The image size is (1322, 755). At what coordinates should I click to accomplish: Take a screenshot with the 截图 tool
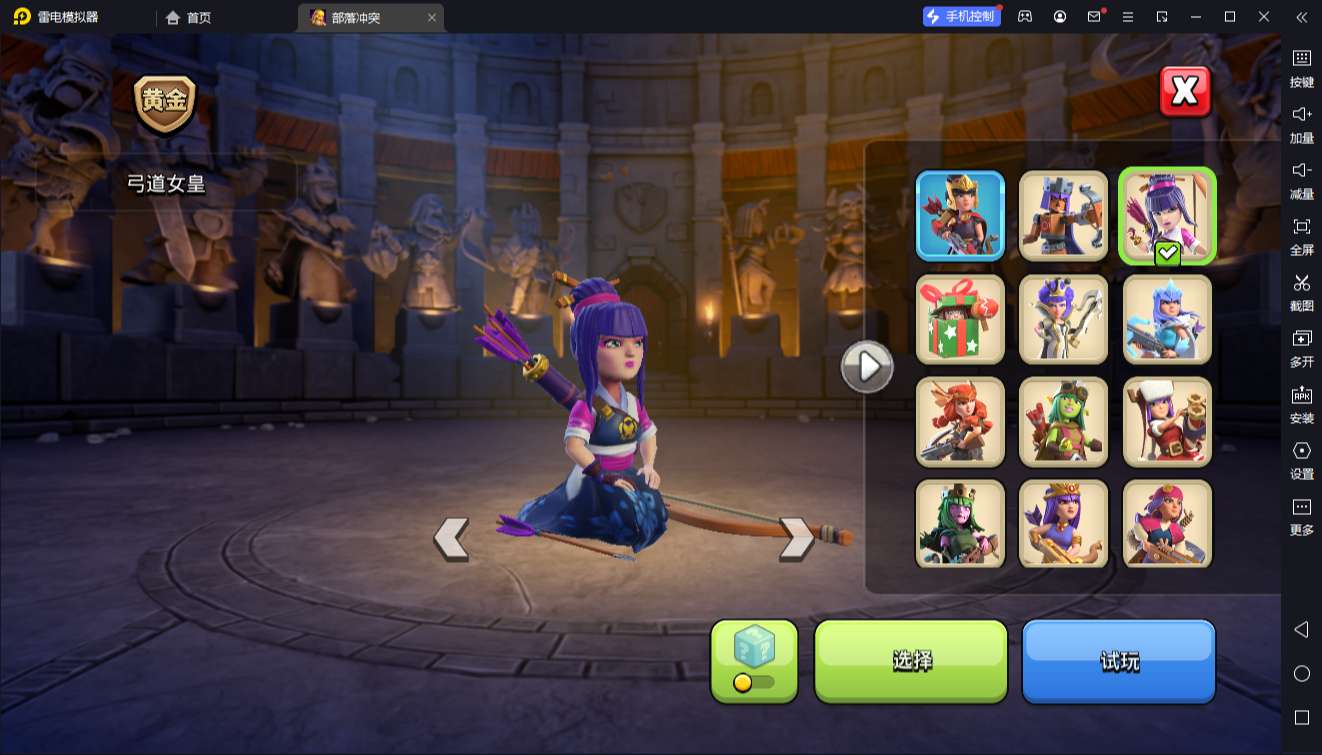click(1301, 291)
